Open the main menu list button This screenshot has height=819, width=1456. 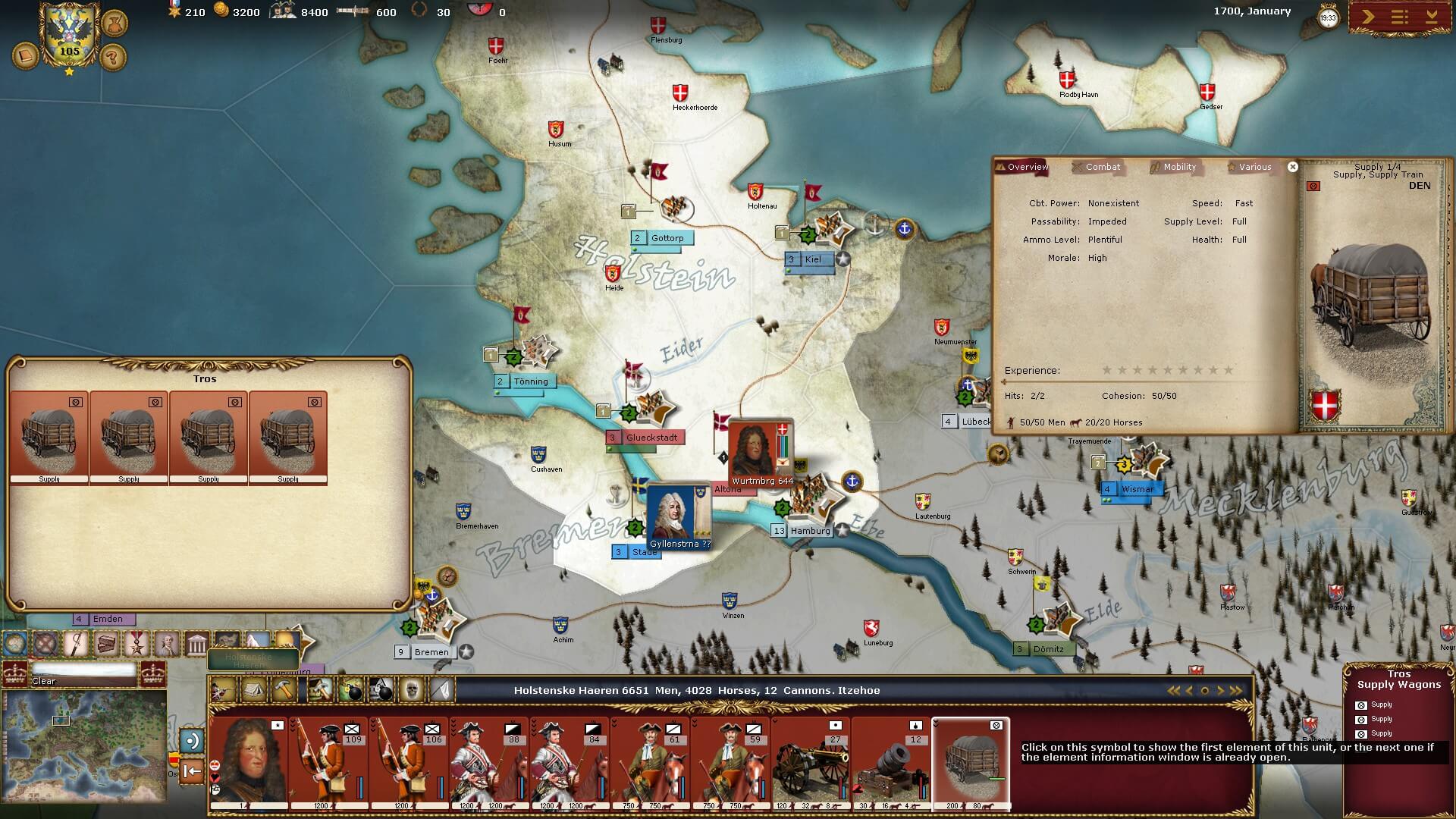(1399, 17)
